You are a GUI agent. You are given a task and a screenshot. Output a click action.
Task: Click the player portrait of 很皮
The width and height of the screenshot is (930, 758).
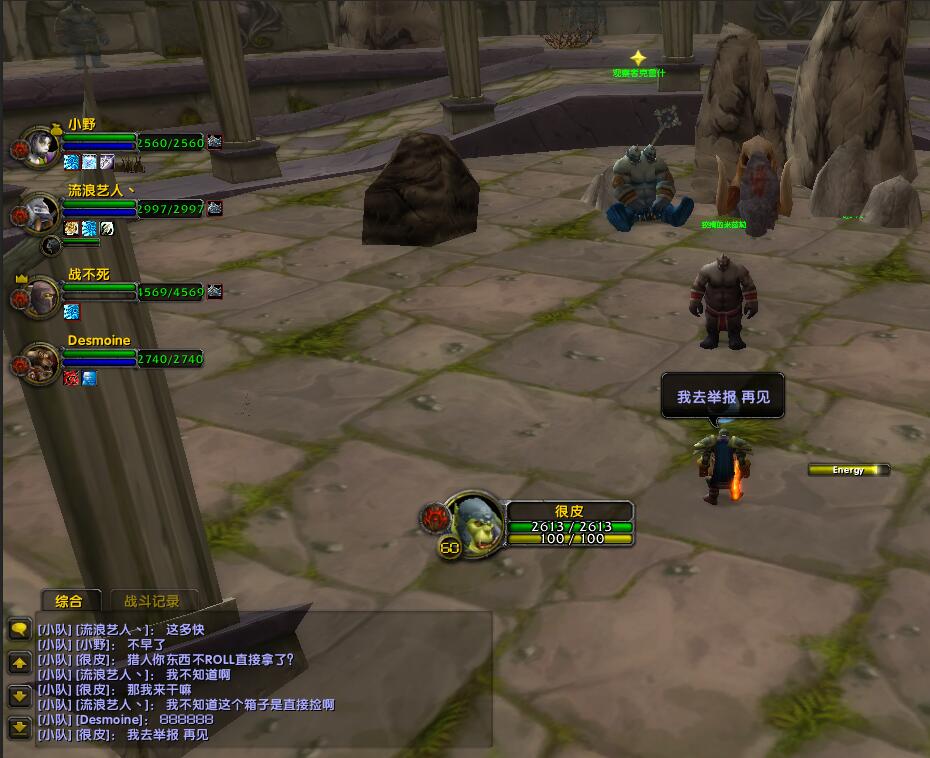pos(474,518)
